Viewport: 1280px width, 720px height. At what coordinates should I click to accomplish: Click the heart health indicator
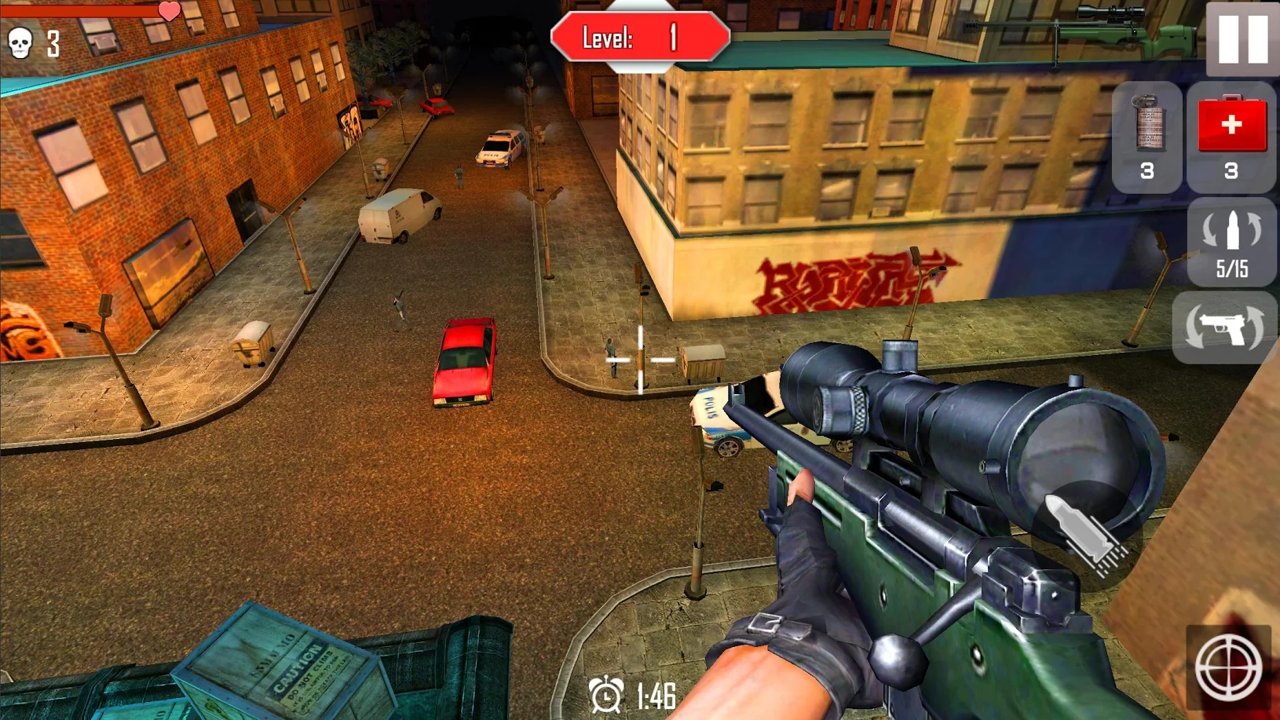pyautogui.click(x=168, y=12)
